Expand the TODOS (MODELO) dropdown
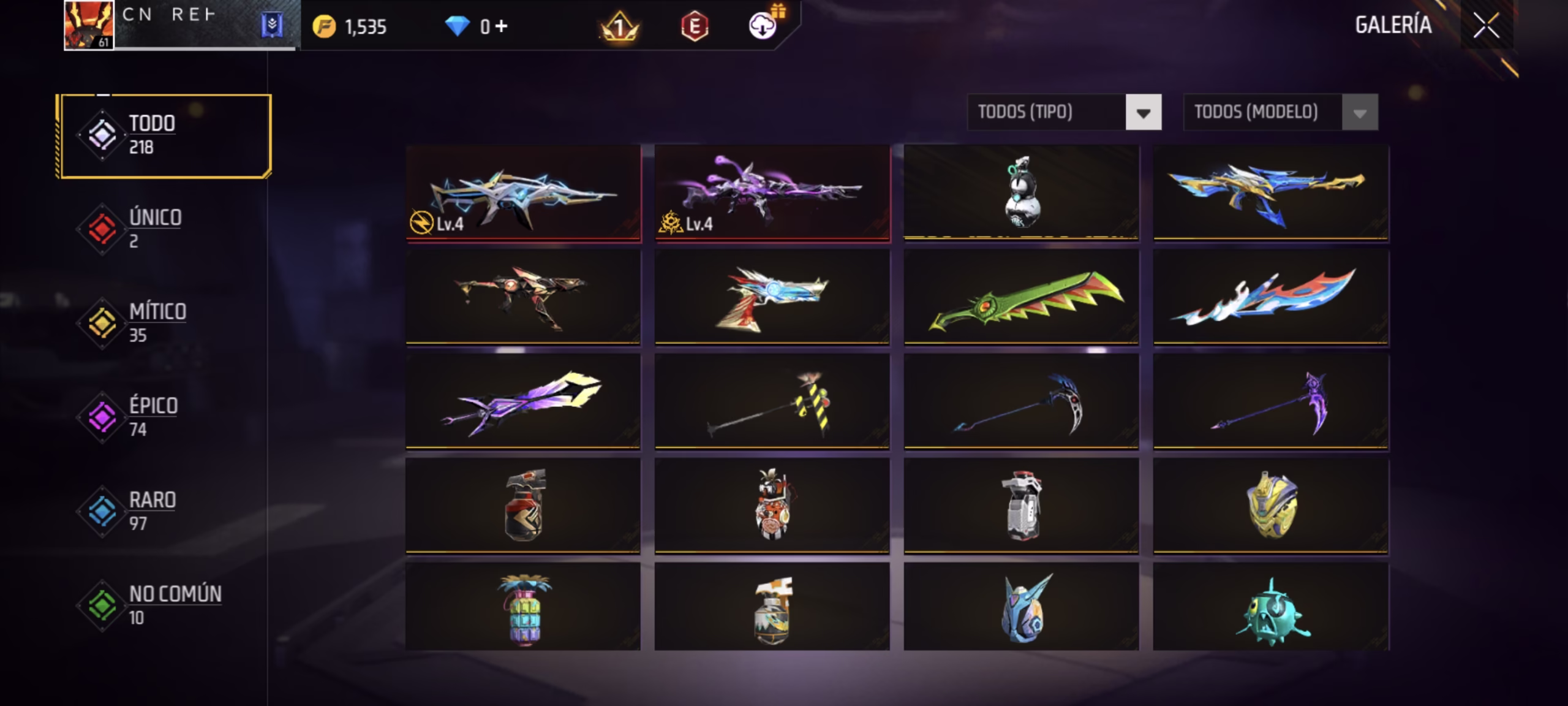Viewport: 1568px width, 706px height. click(1359, 112)
